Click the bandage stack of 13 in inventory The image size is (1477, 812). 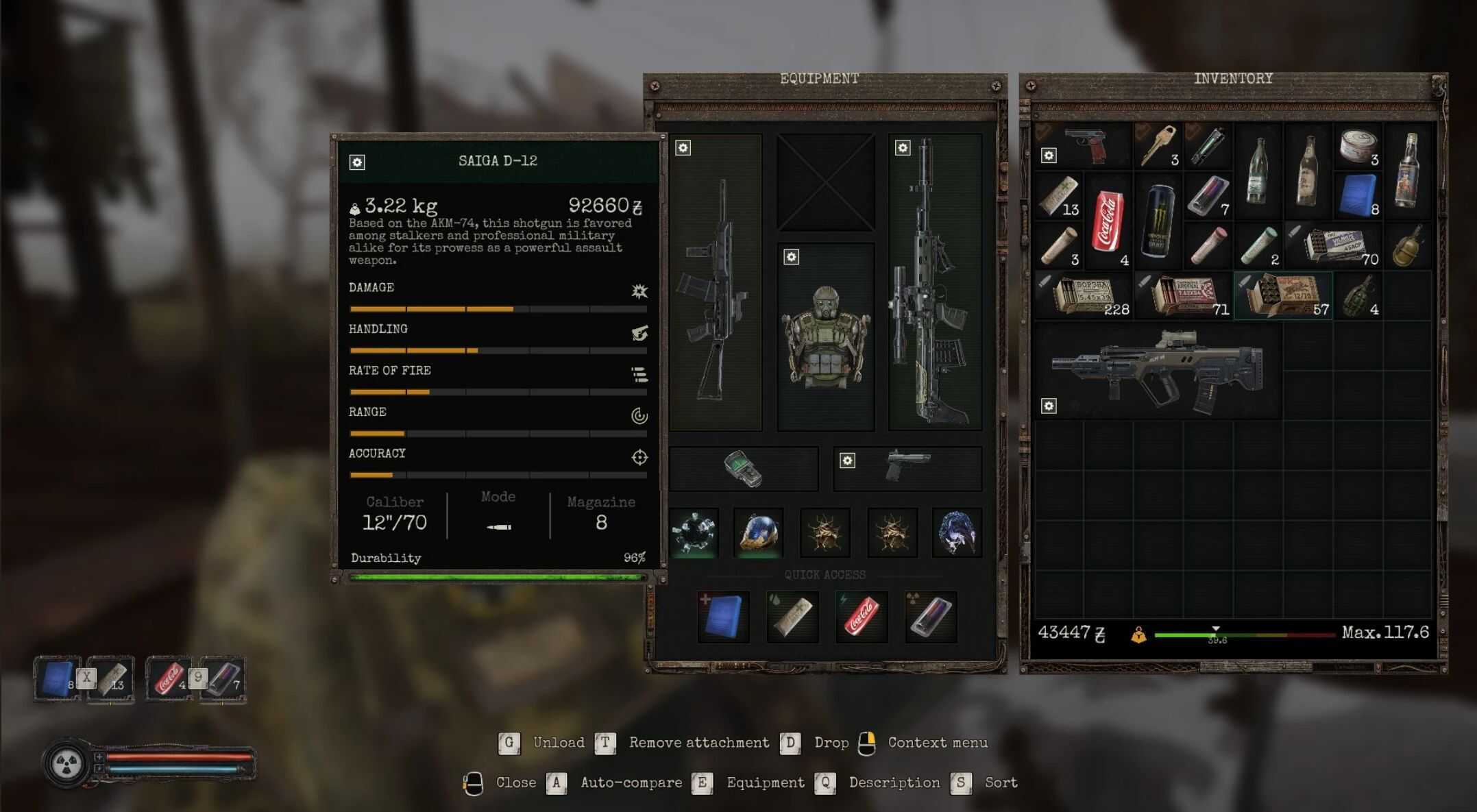click(1059, 196)
